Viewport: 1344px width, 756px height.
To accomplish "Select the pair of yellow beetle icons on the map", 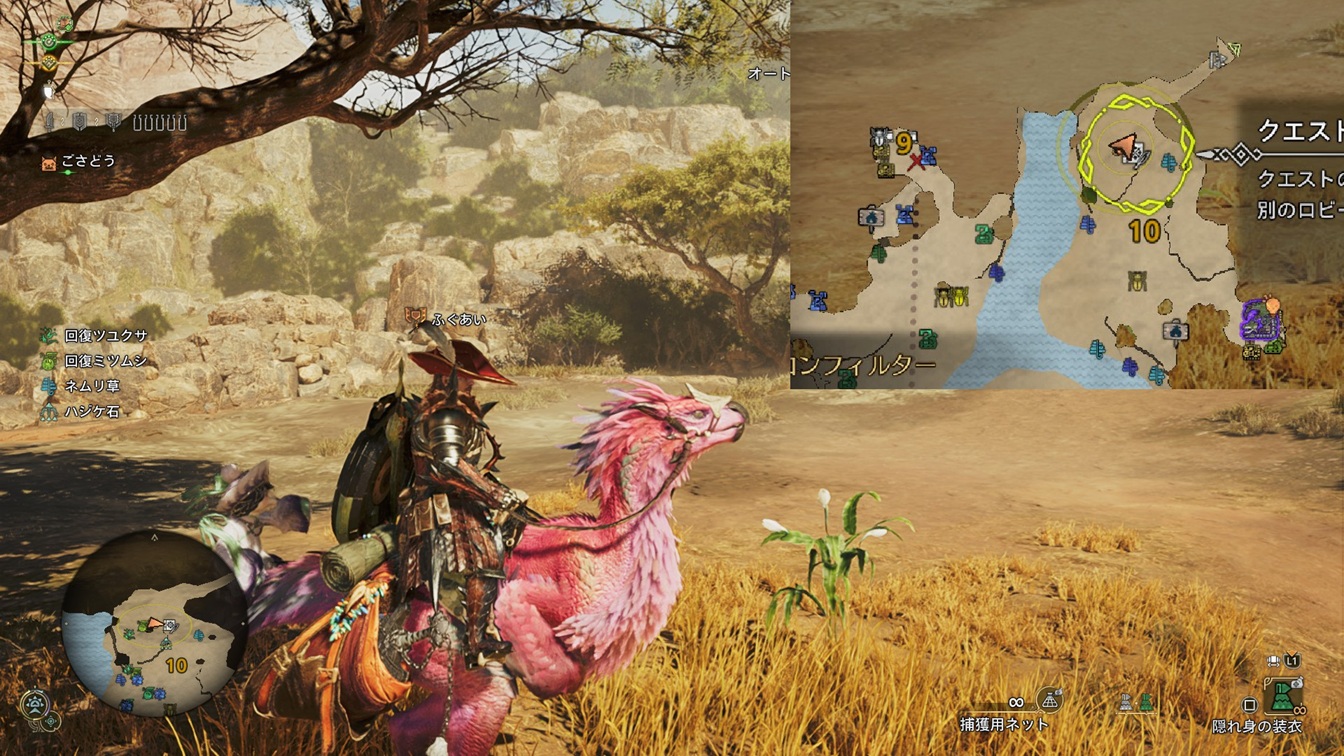I will click(952, 295).
